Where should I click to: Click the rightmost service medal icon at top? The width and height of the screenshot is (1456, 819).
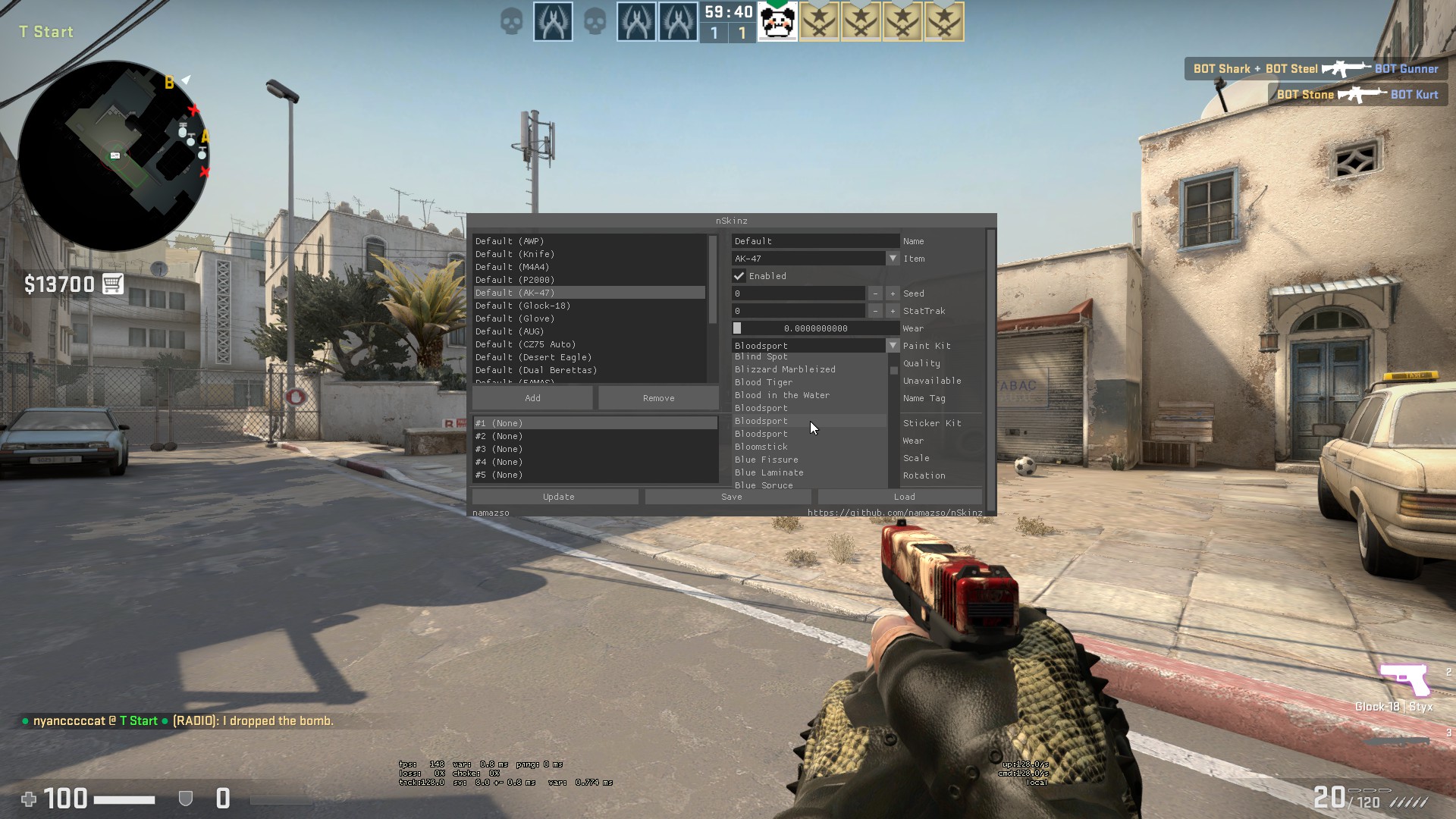943,22
